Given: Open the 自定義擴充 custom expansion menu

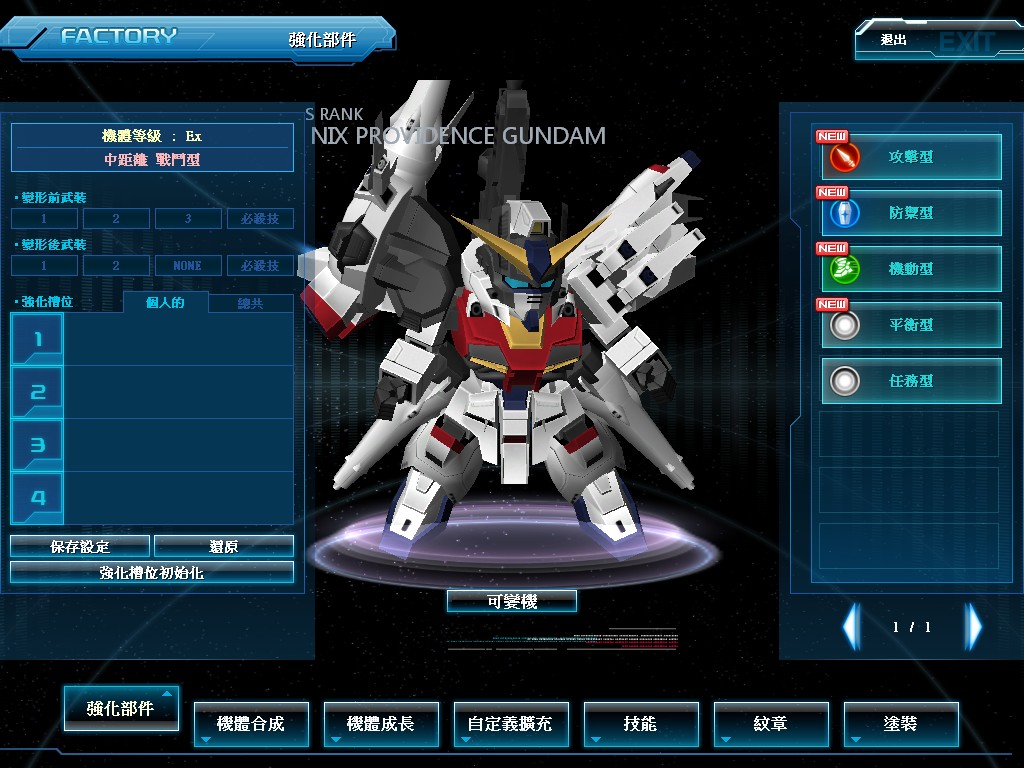Looking at the screenshot, I should click(511, 724).
